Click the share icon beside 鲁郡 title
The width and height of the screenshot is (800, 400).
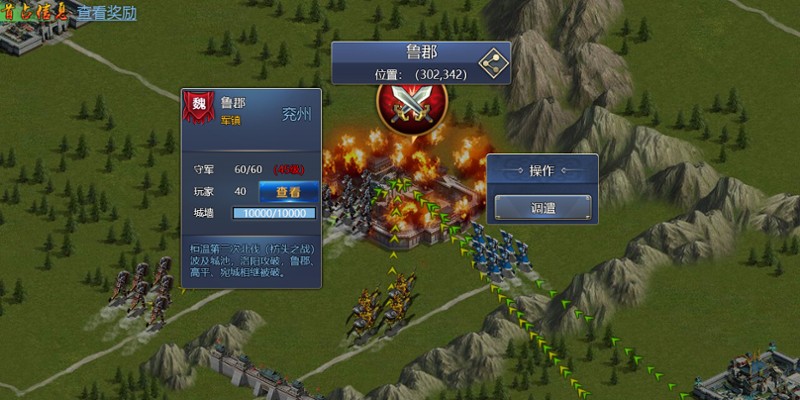coord(492,62)
